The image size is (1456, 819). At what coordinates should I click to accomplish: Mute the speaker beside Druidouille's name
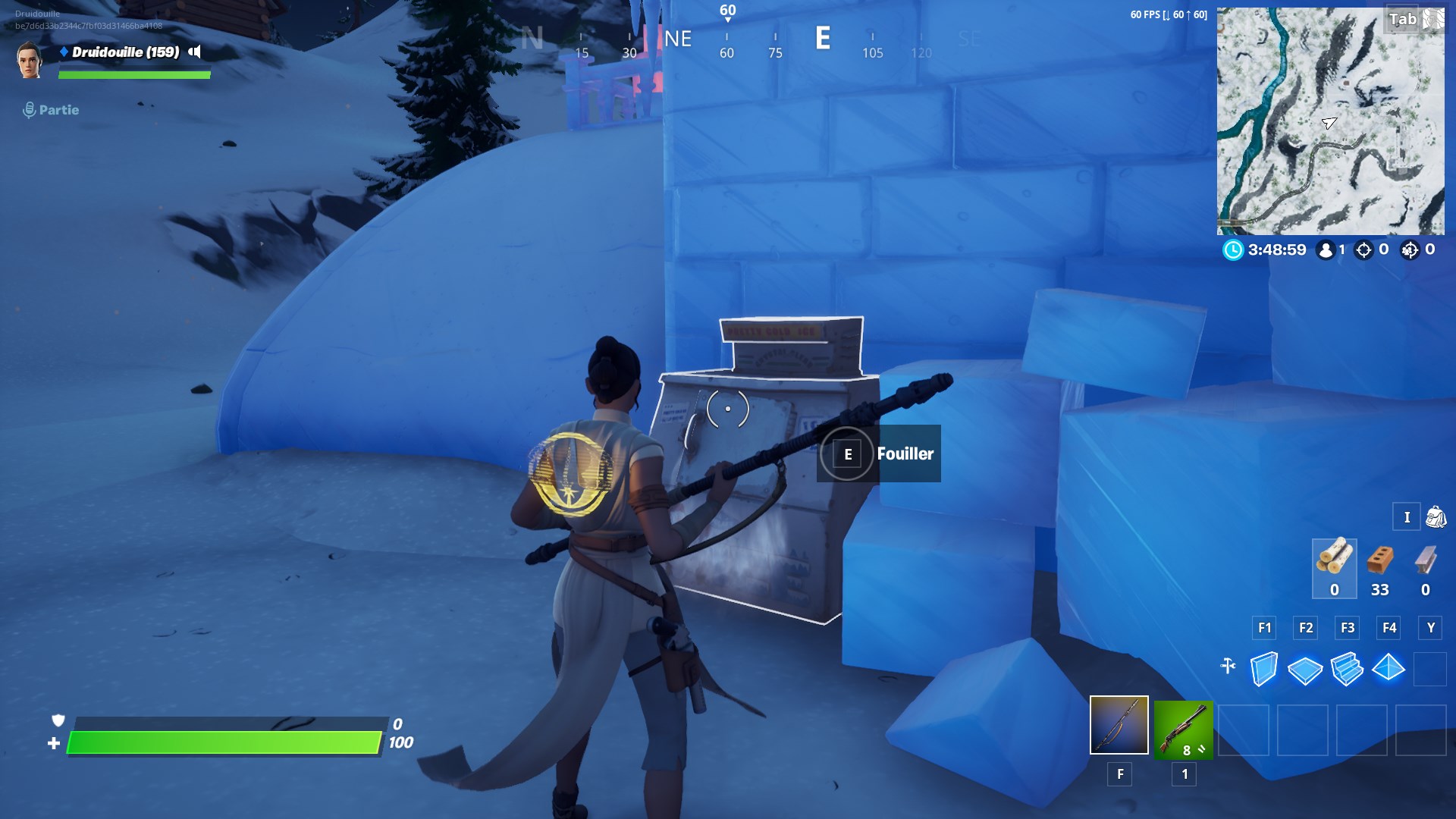pyautogui.click(x=194, y=52)
